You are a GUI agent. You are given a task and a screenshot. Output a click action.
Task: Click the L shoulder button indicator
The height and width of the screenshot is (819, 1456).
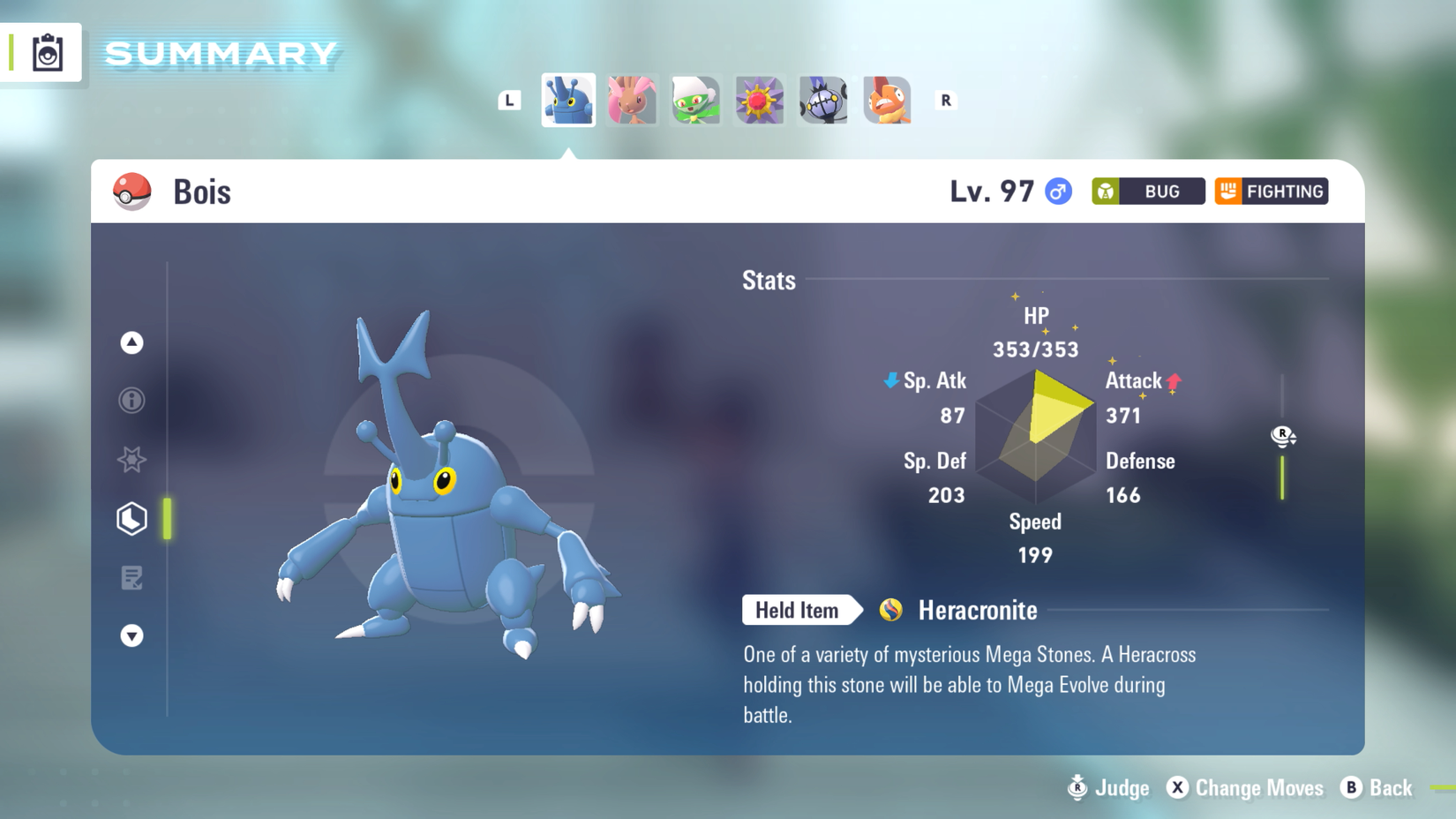(x=508, y=101)
